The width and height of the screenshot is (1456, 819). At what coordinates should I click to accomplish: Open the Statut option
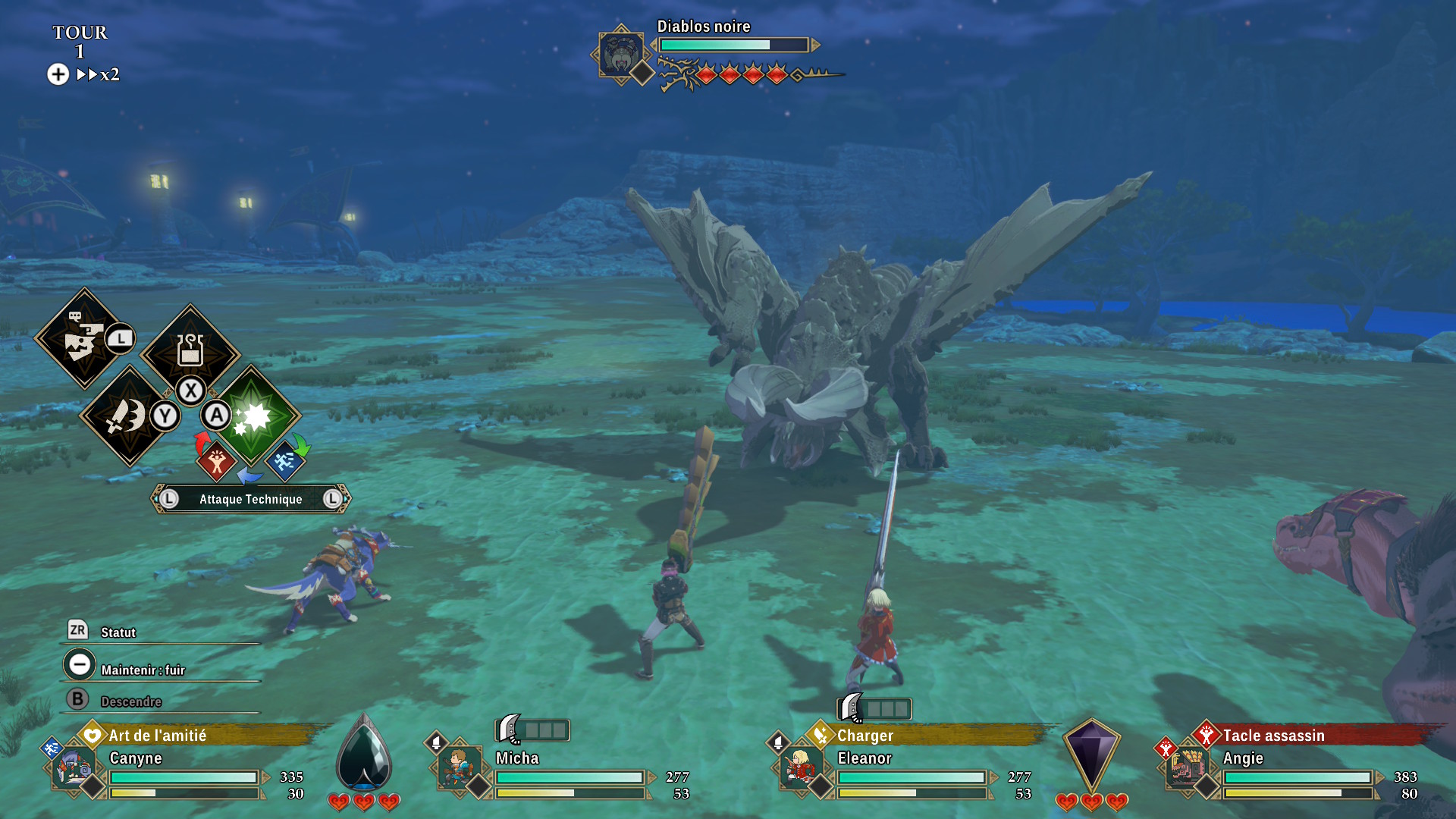click(118, 632)
